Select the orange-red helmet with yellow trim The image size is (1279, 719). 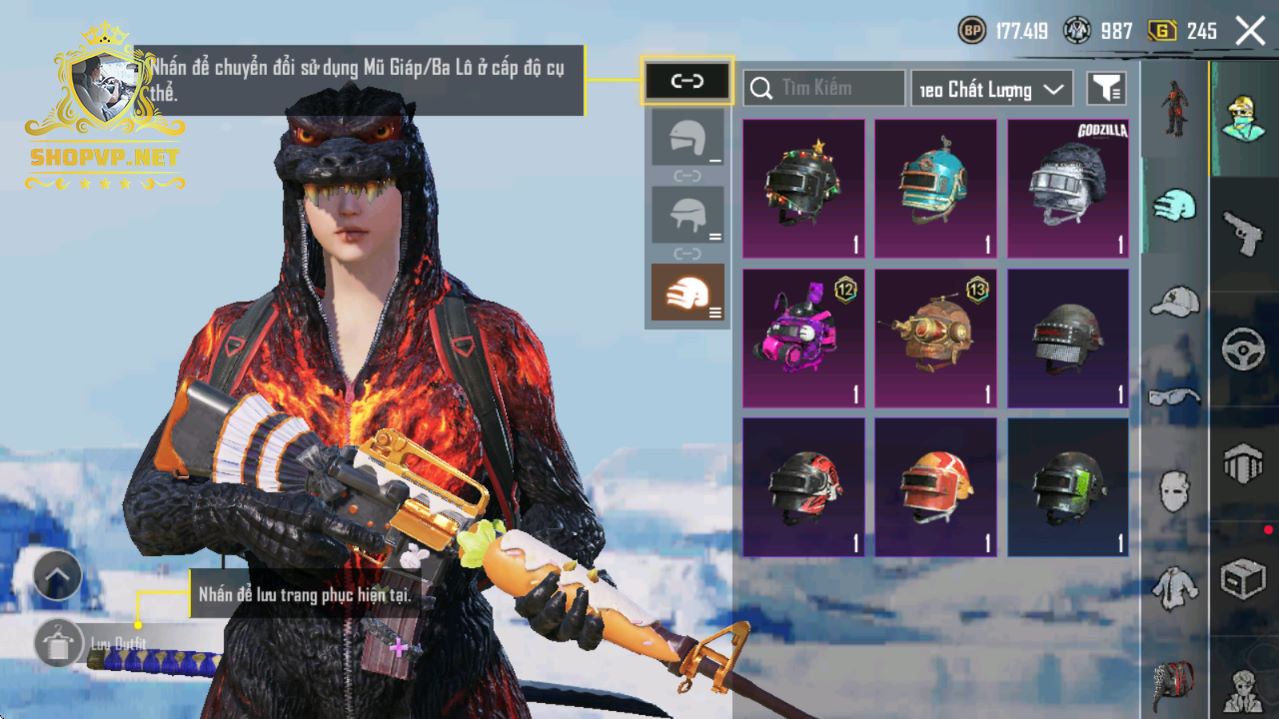tap(936, 487)
